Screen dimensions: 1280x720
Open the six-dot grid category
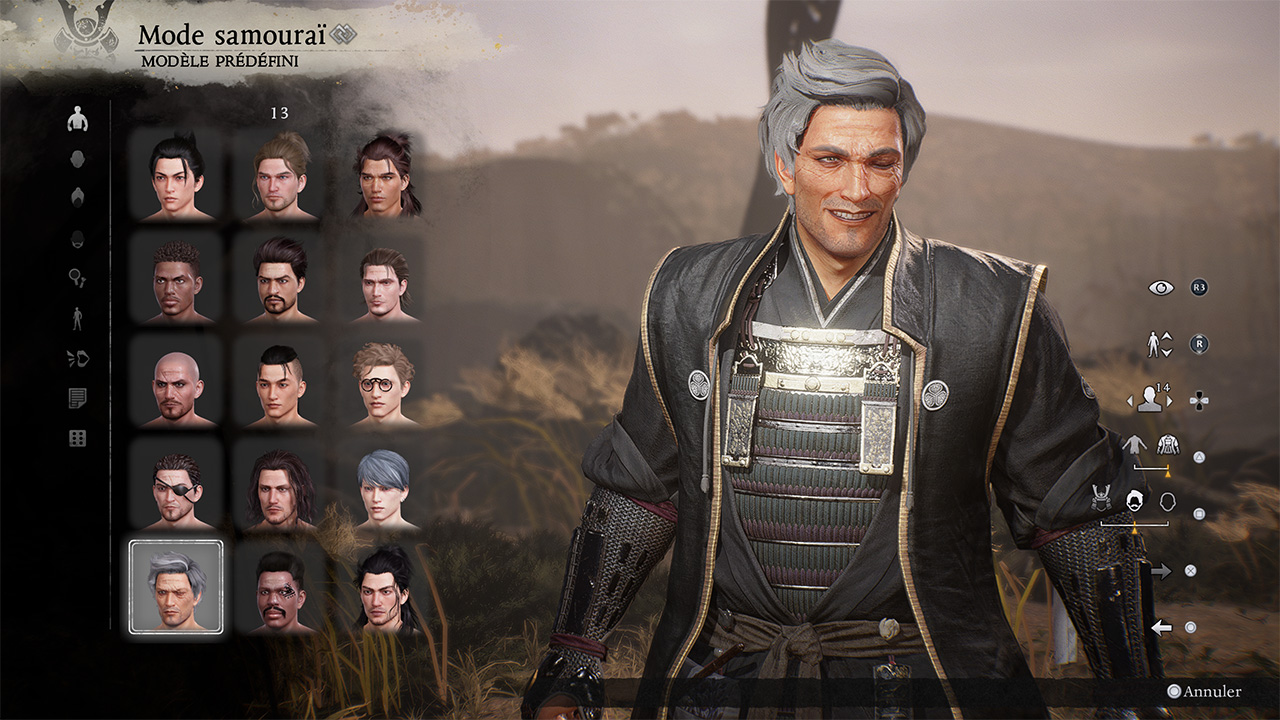tap(77, 438)
